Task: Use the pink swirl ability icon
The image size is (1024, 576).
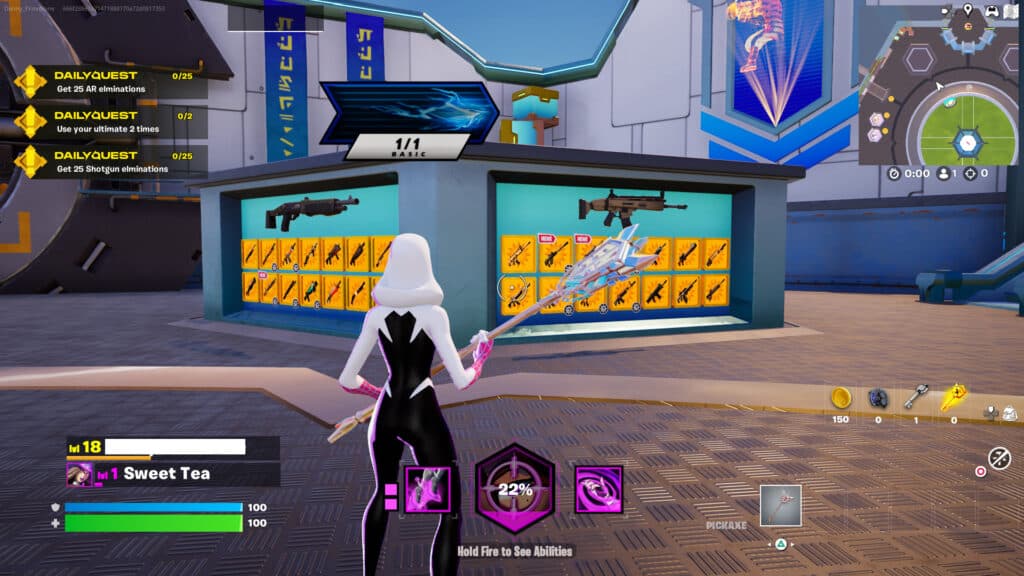Action: pos(598,490)
